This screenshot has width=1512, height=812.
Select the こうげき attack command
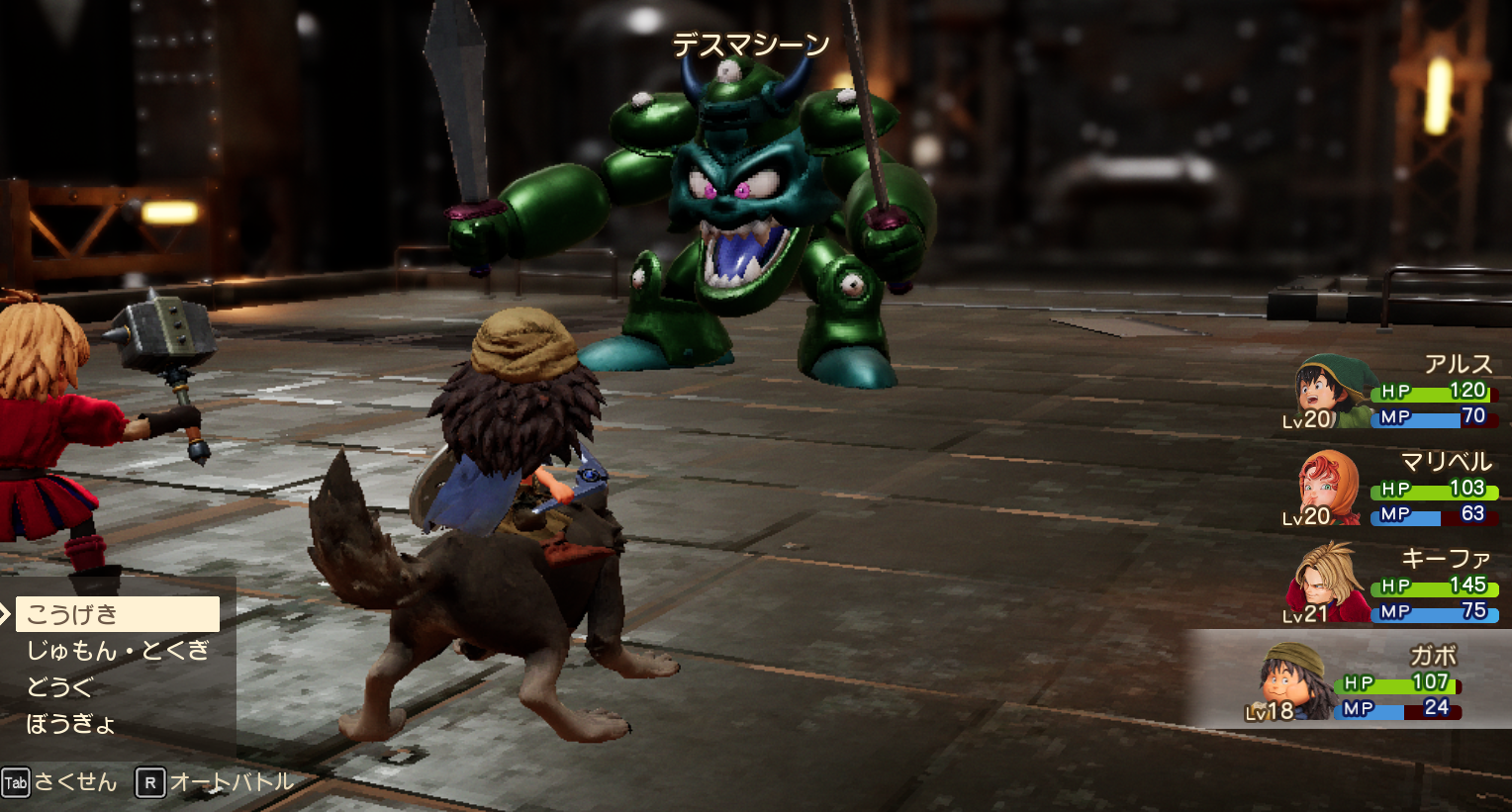(x=117, y=614)
